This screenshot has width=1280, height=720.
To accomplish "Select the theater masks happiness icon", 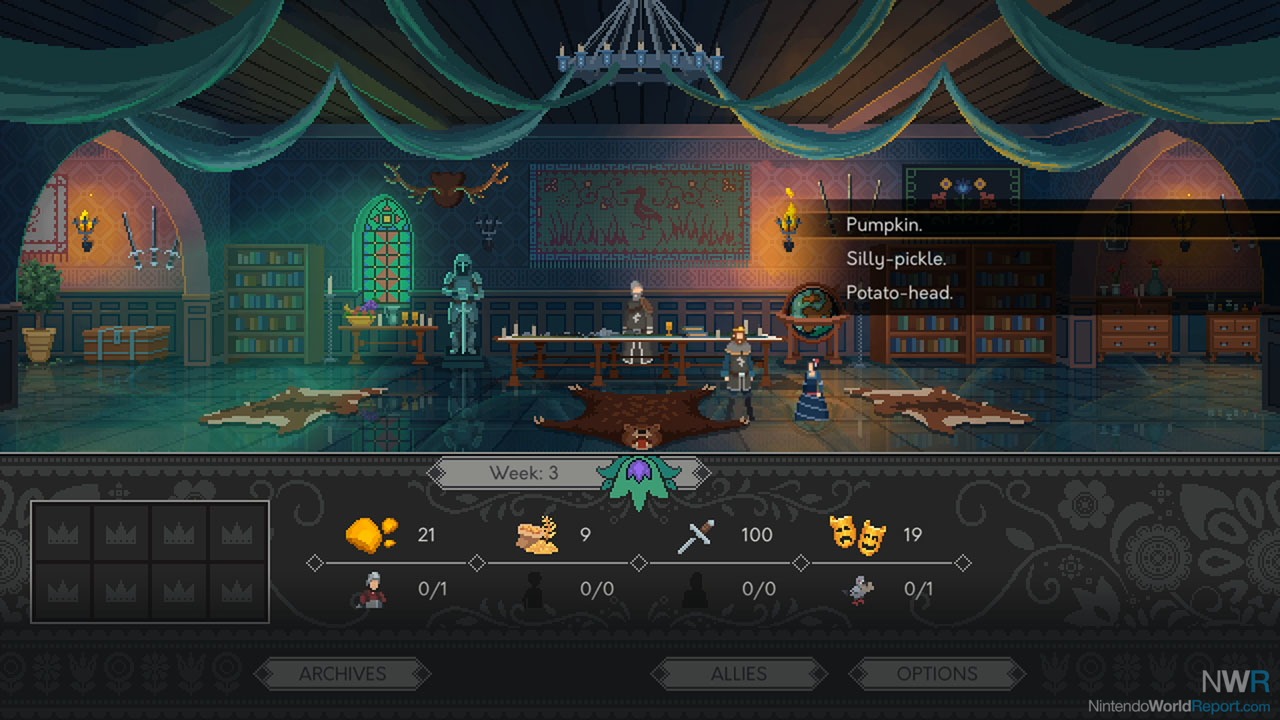I will [x=857, y=535].
